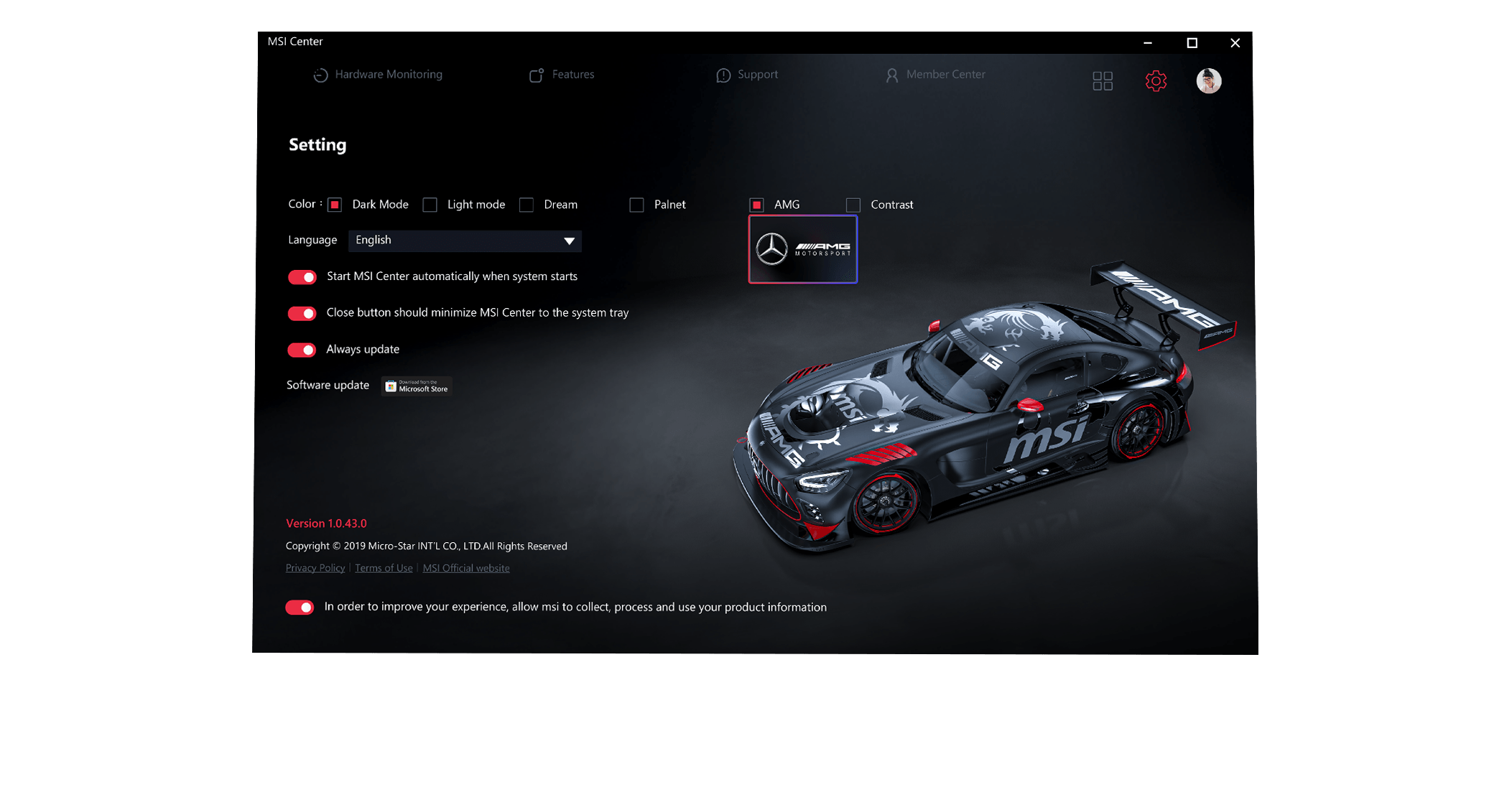Toggle the AMG color checkbox
Image resolution: width=1512 pixels, height=810 pixels.
757,205
